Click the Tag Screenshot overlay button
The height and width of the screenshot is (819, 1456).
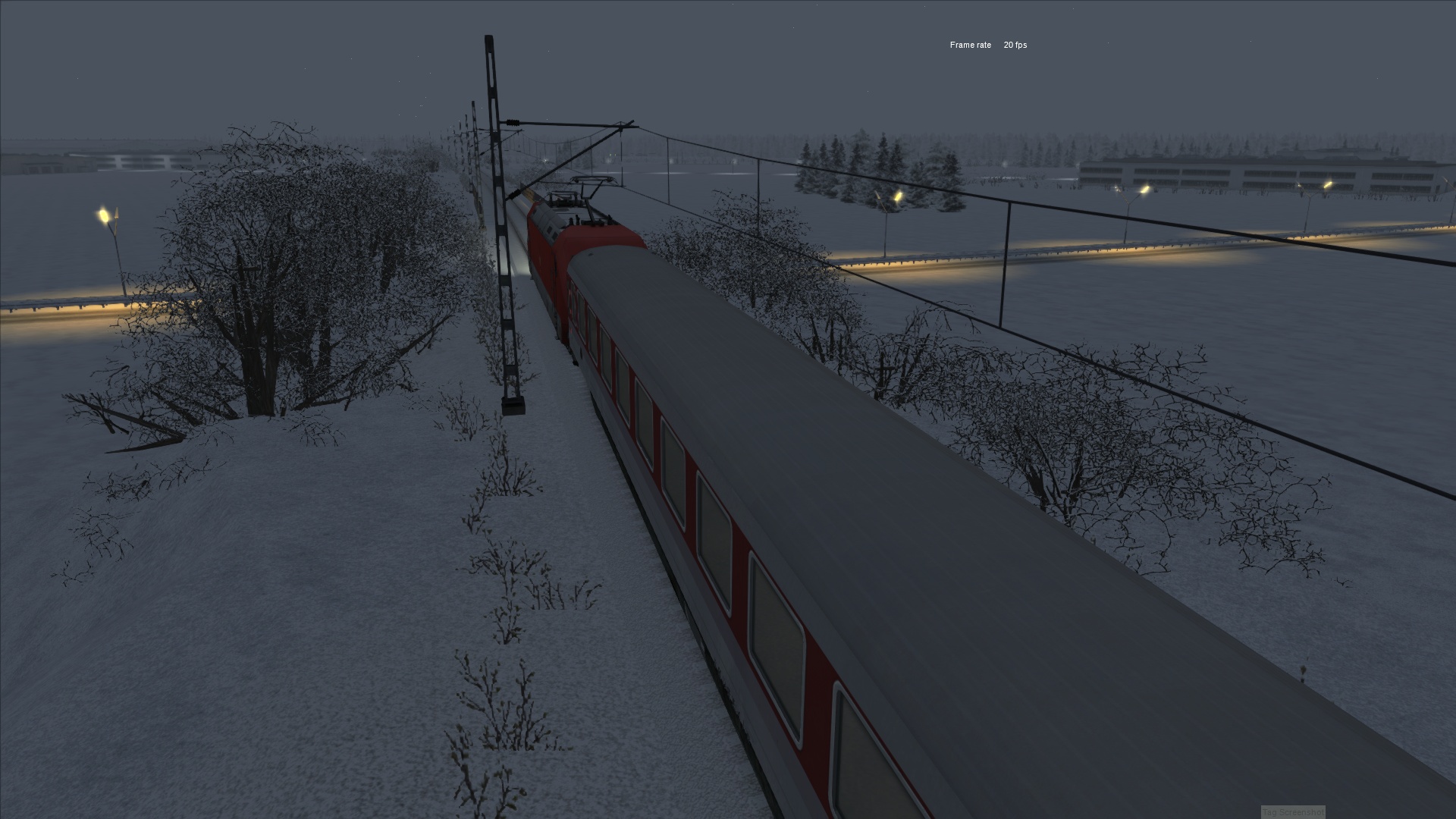pos(1293,812)
